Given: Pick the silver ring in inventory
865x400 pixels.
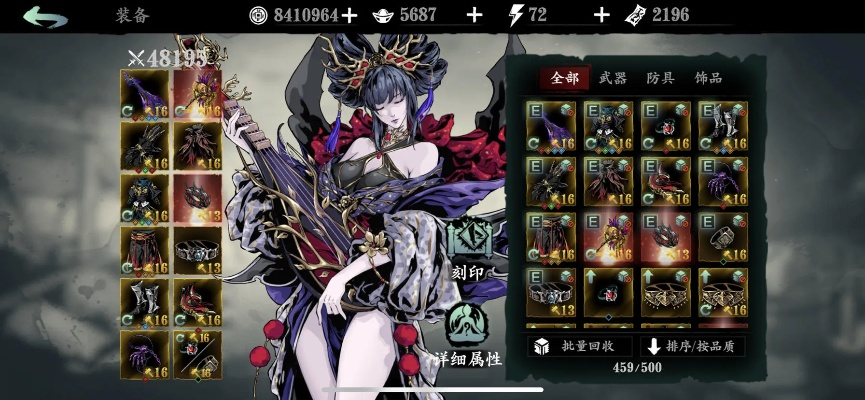Looking at the screenshot, I should click(x=722, y=236).
